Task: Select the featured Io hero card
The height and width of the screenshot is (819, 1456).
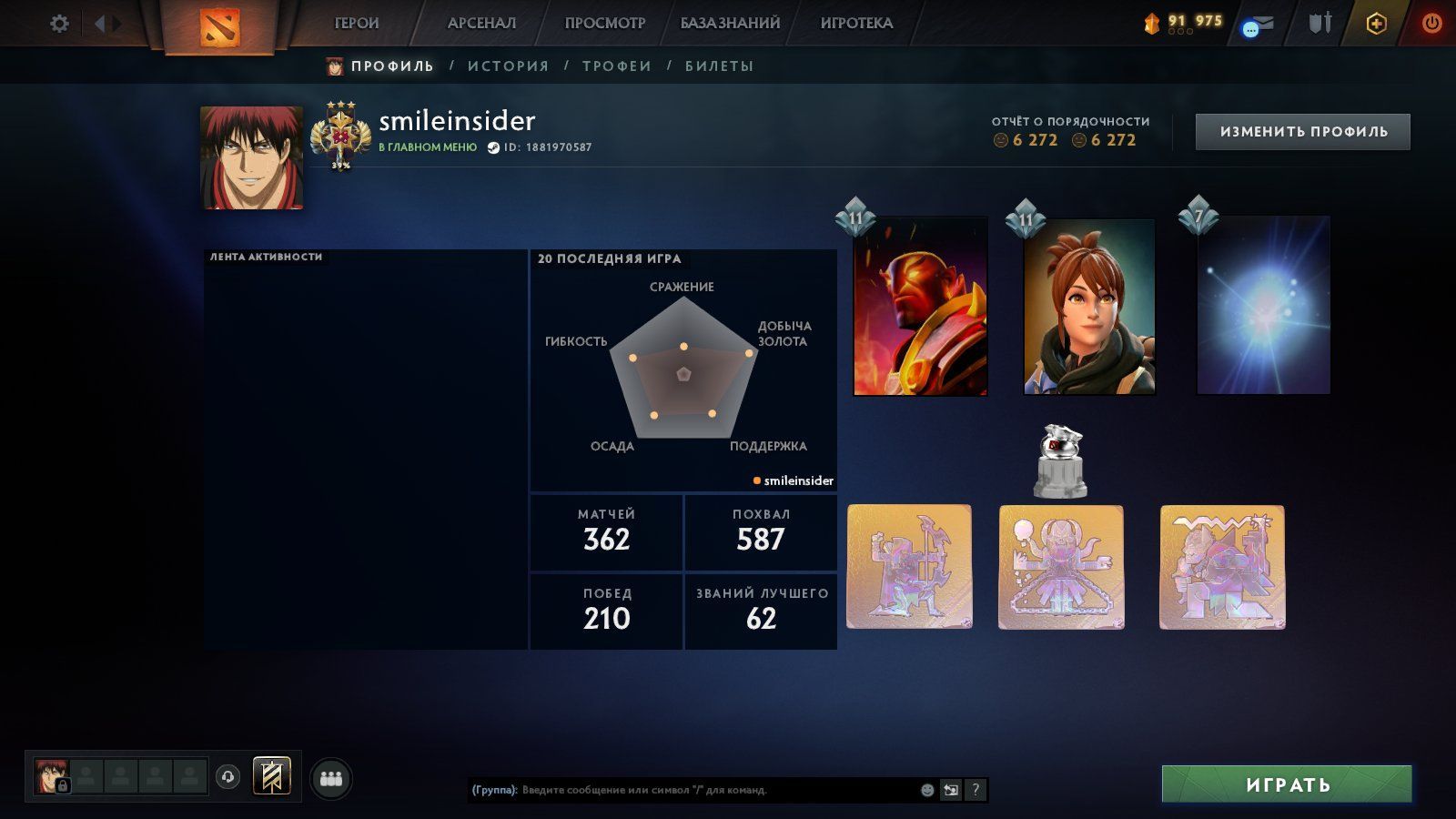Action: (x=1263, y=307)
